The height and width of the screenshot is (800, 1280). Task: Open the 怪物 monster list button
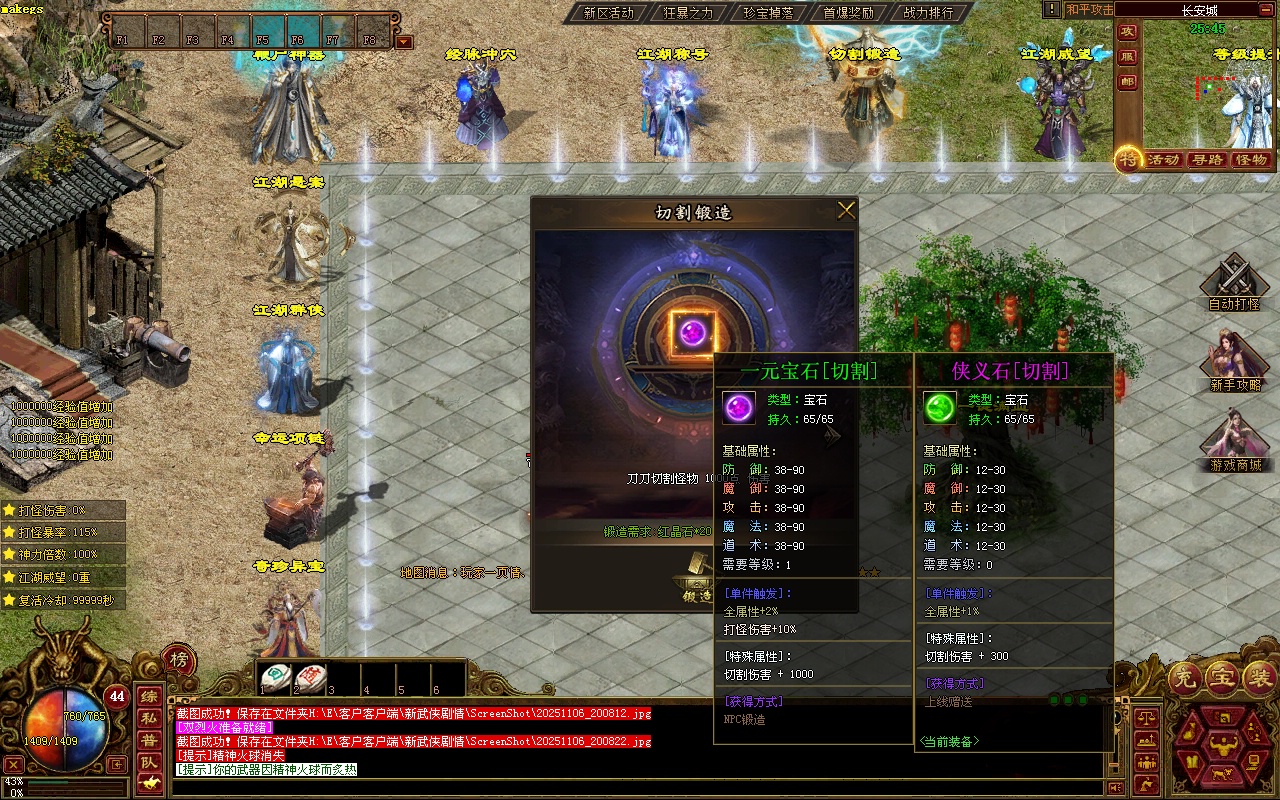[x=1251, y=160]
